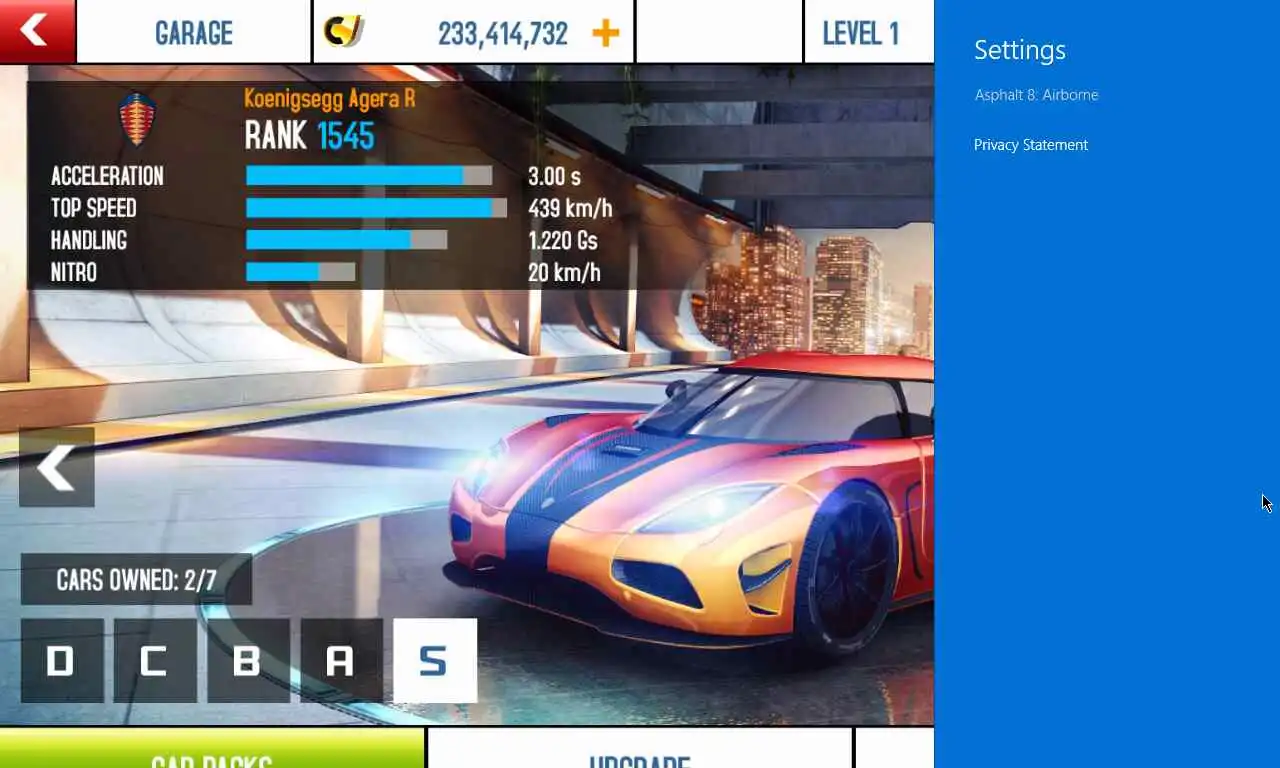Select the S class tab
Image resolution: width=1280 pixels, height=768 pixels.
pyautogui.click(x=435, y=661)
